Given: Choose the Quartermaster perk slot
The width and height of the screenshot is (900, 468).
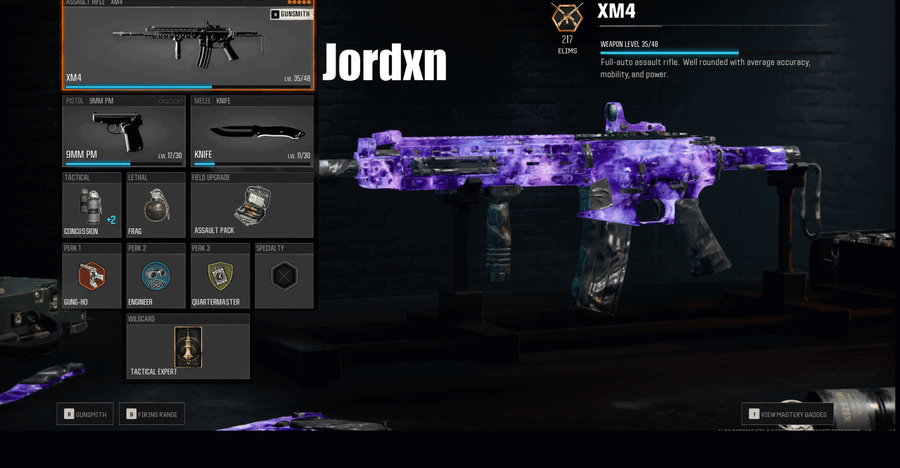Looking at the screenshot, I should [219, 276].
